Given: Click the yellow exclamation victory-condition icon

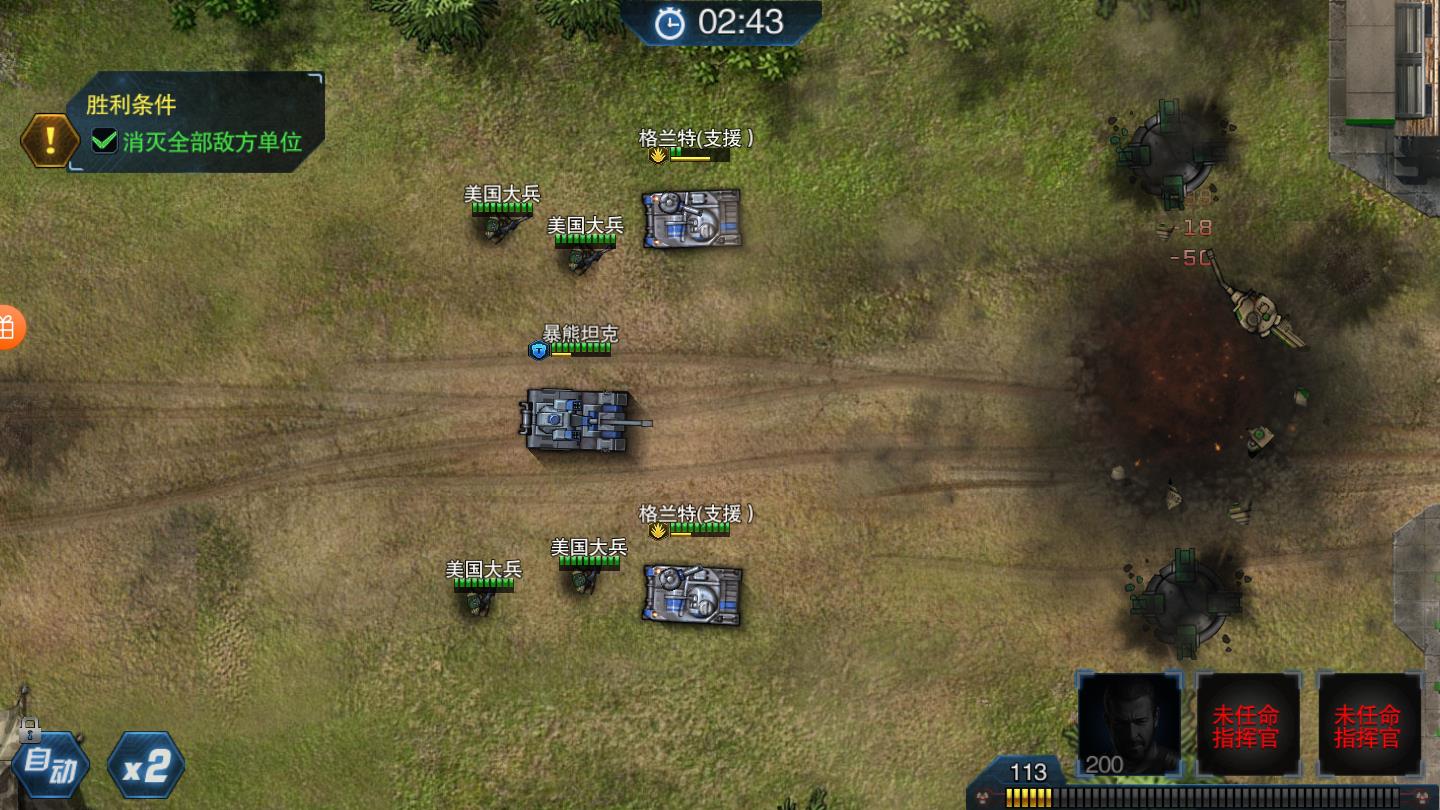Looking at the screenshot, I should tap(50, 140).
